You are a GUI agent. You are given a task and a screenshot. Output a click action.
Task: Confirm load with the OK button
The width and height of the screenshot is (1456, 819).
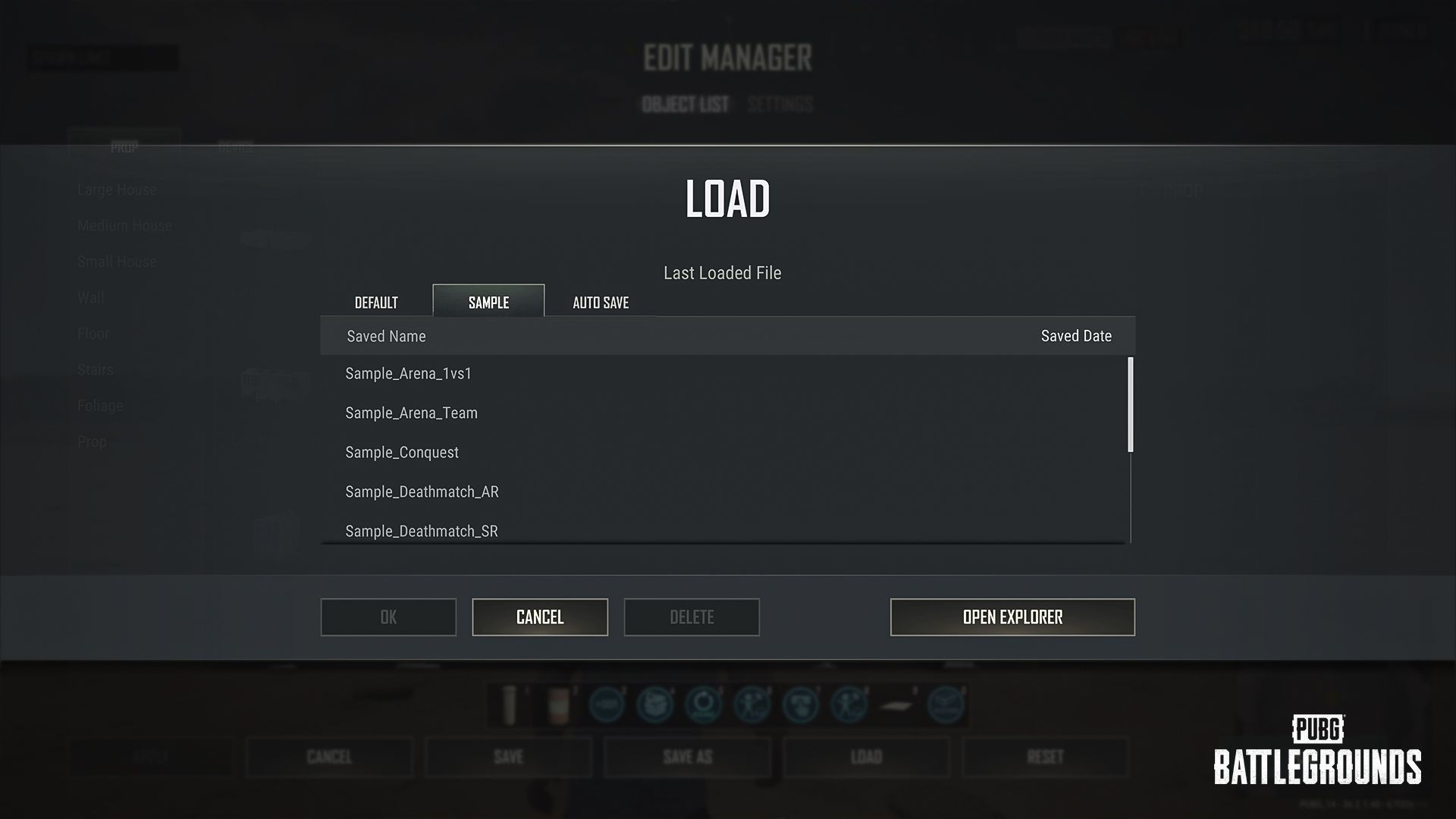pos(388,617)
